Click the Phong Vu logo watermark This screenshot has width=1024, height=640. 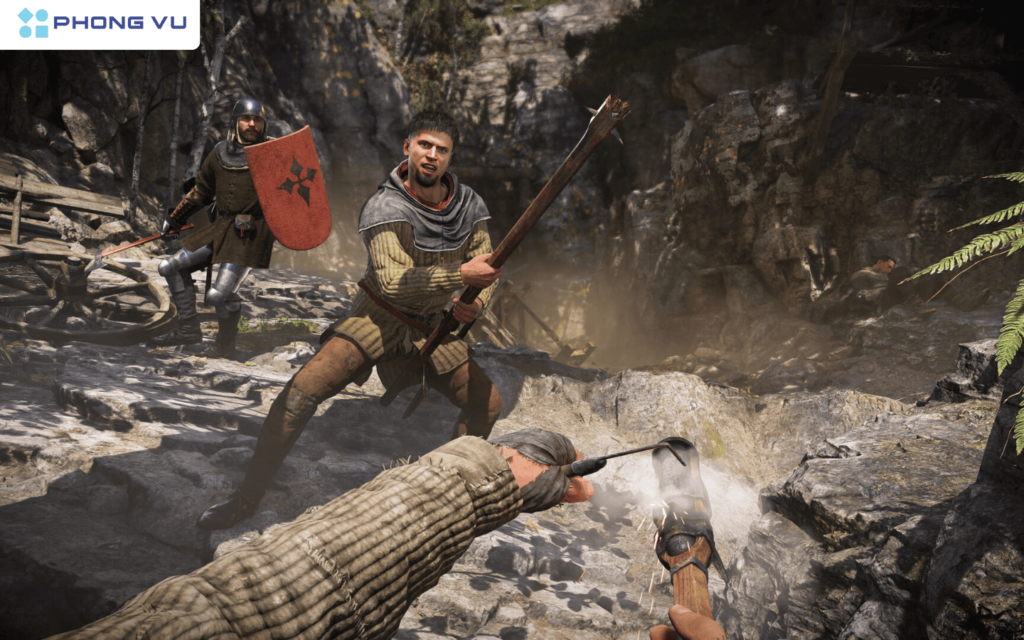click(100, 23)
